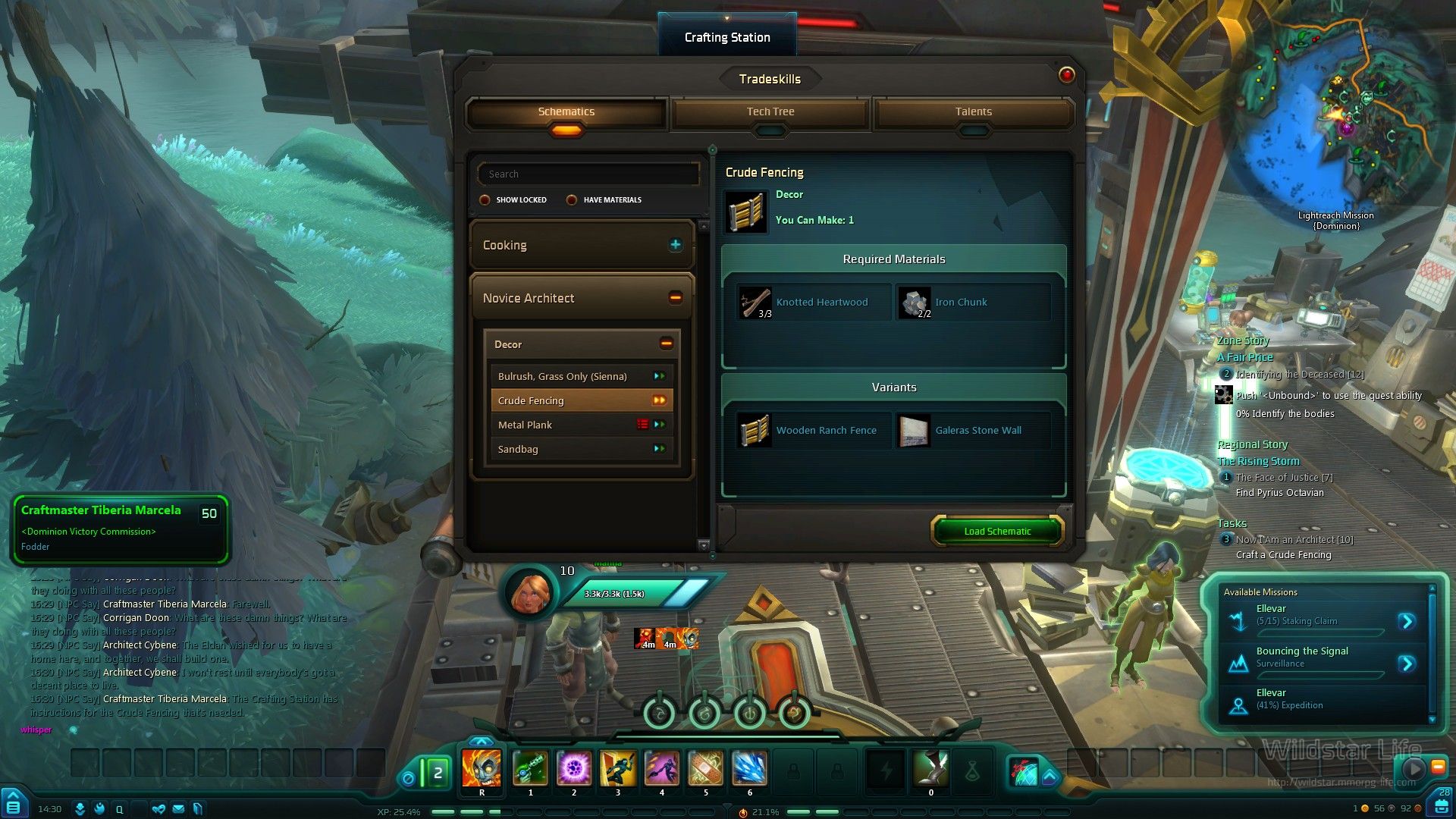1456x819 pixels.
Task: Click the schematic Search field
Action: point(588,174)
